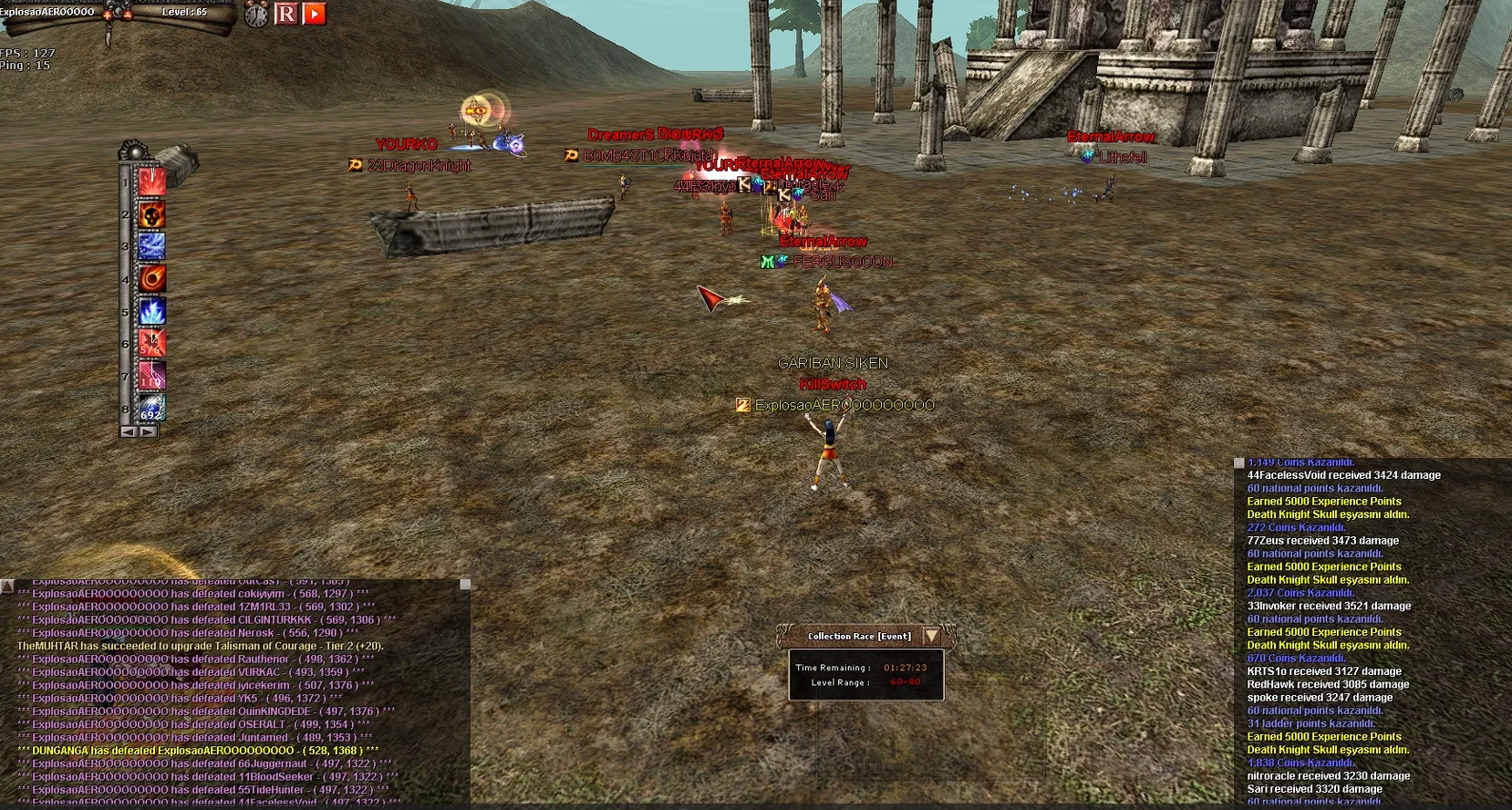Click the orange play arrow button

pos(315,14)
